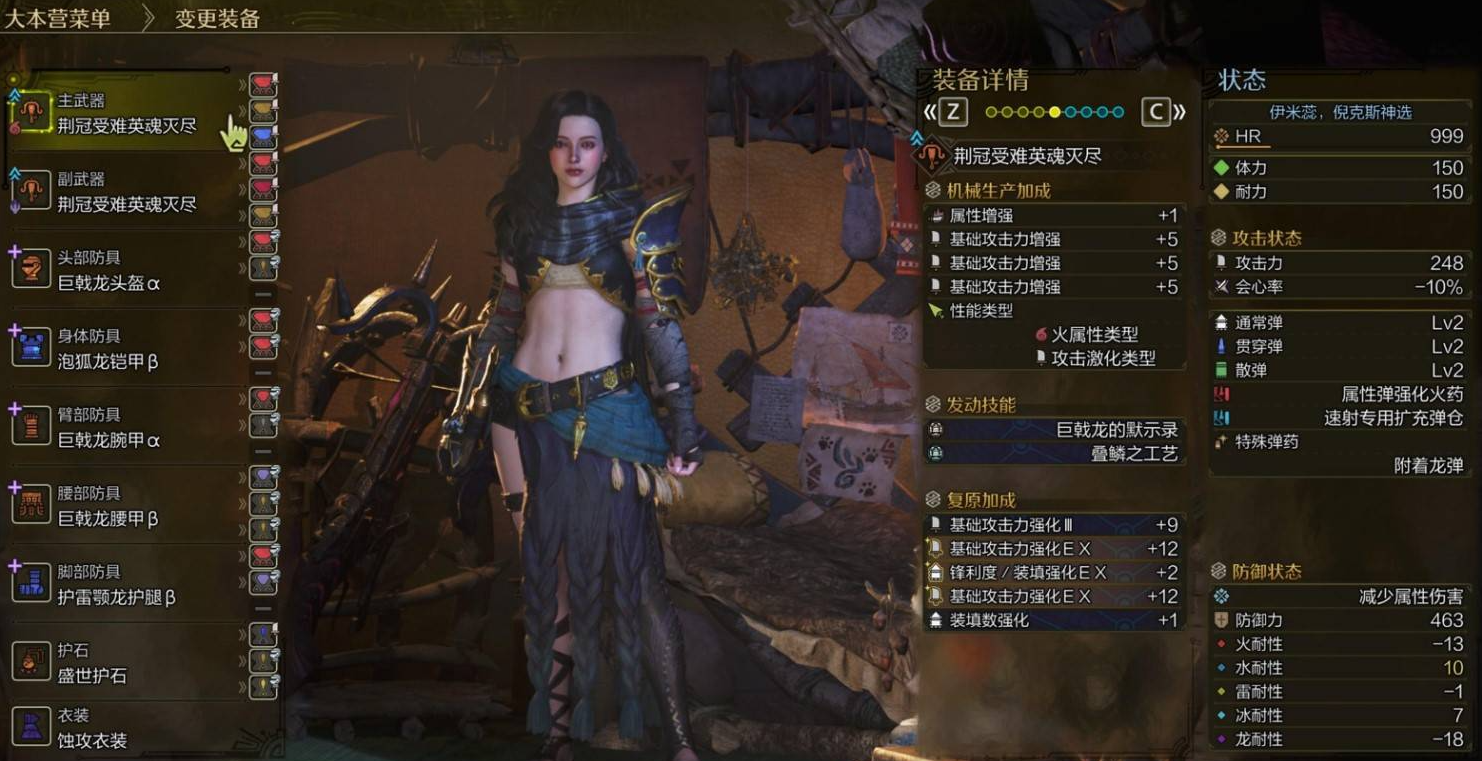Click arm armor slot 巨戟龙腕甲α
The image size is (1482, 761).
[108, 428]
